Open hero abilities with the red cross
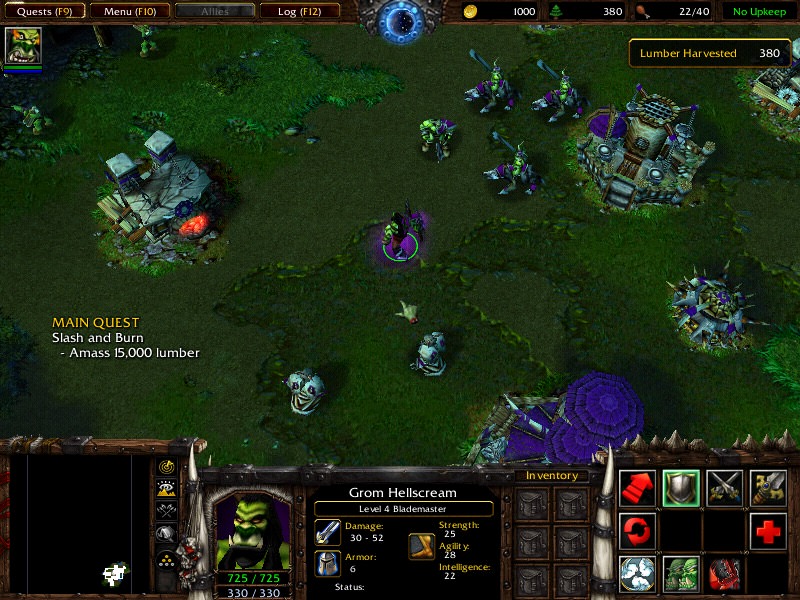The width and height of the screenshot is (800, 600). point(768,531)
